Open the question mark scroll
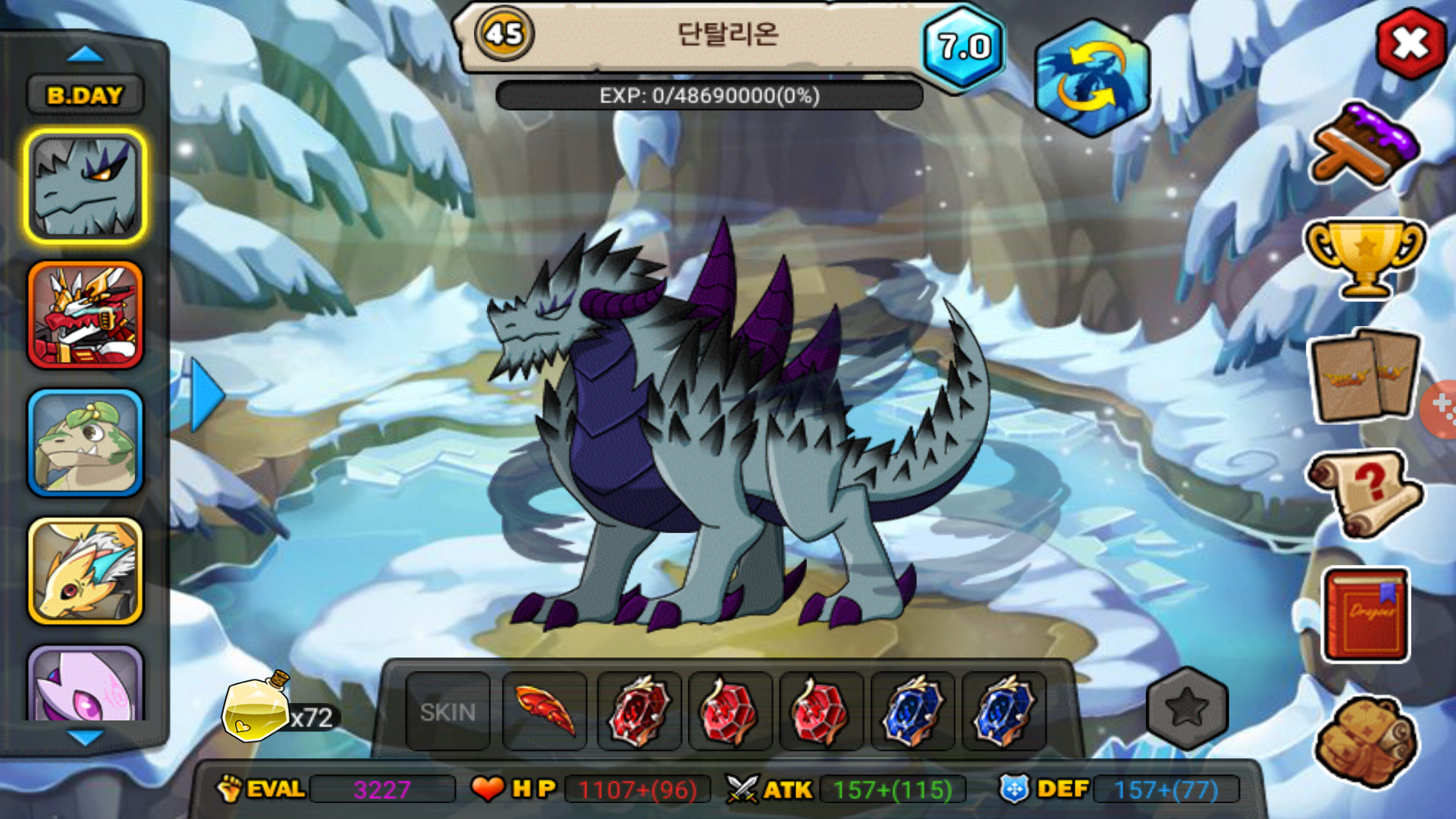 coord(1364,494)
